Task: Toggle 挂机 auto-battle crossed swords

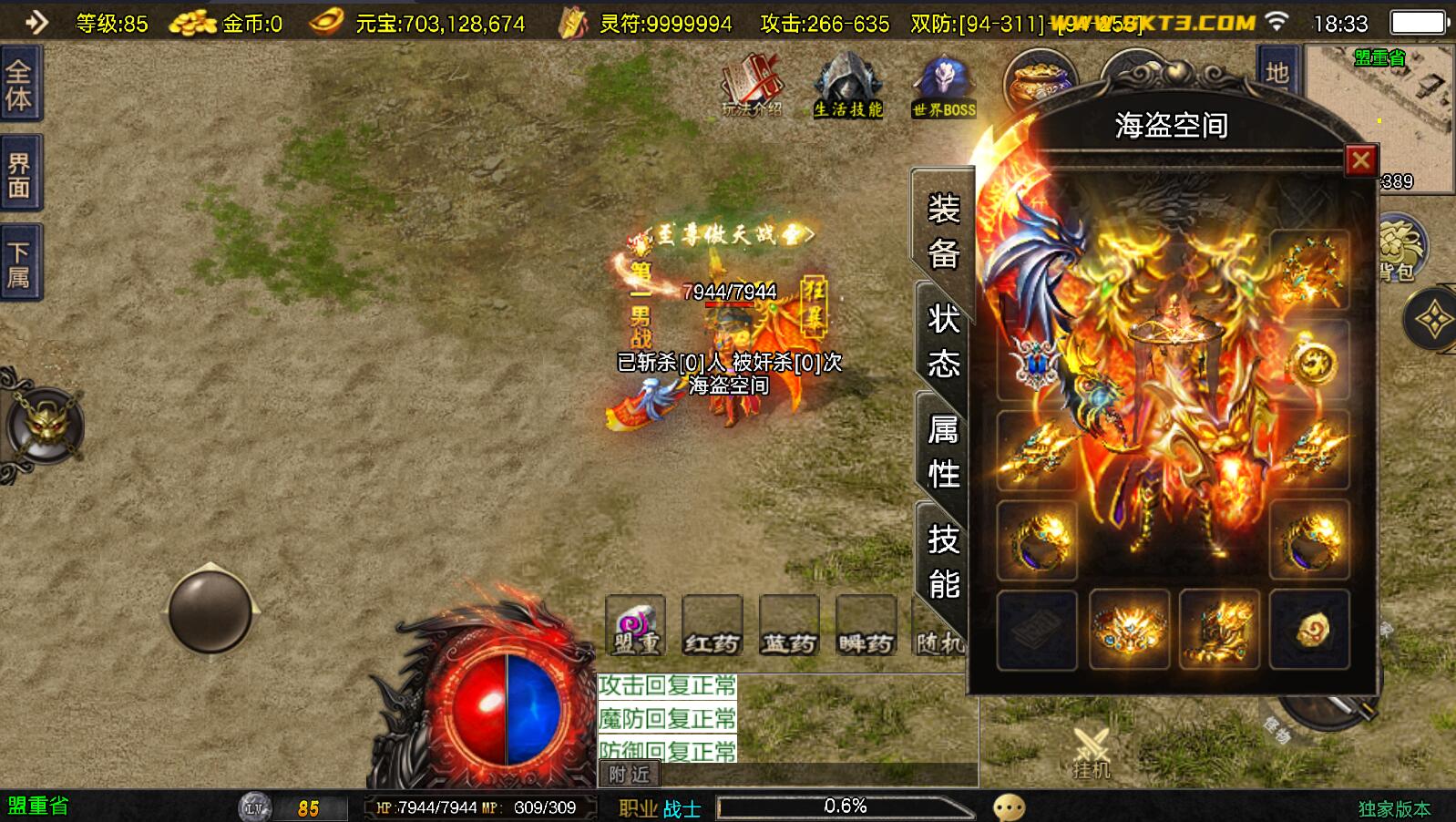Action: pyautogui.click(x=1091, y=753)
